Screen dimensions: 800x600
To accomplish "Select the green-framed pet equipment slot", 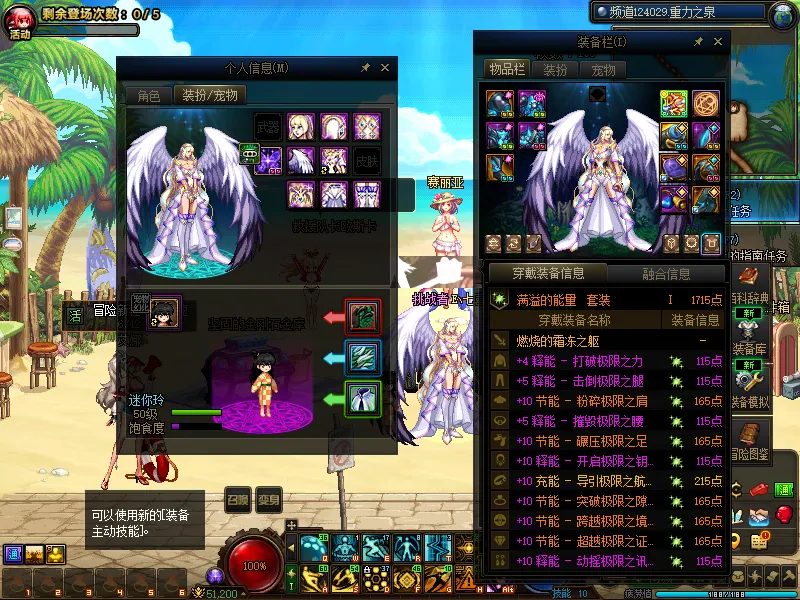I will 362,398.
